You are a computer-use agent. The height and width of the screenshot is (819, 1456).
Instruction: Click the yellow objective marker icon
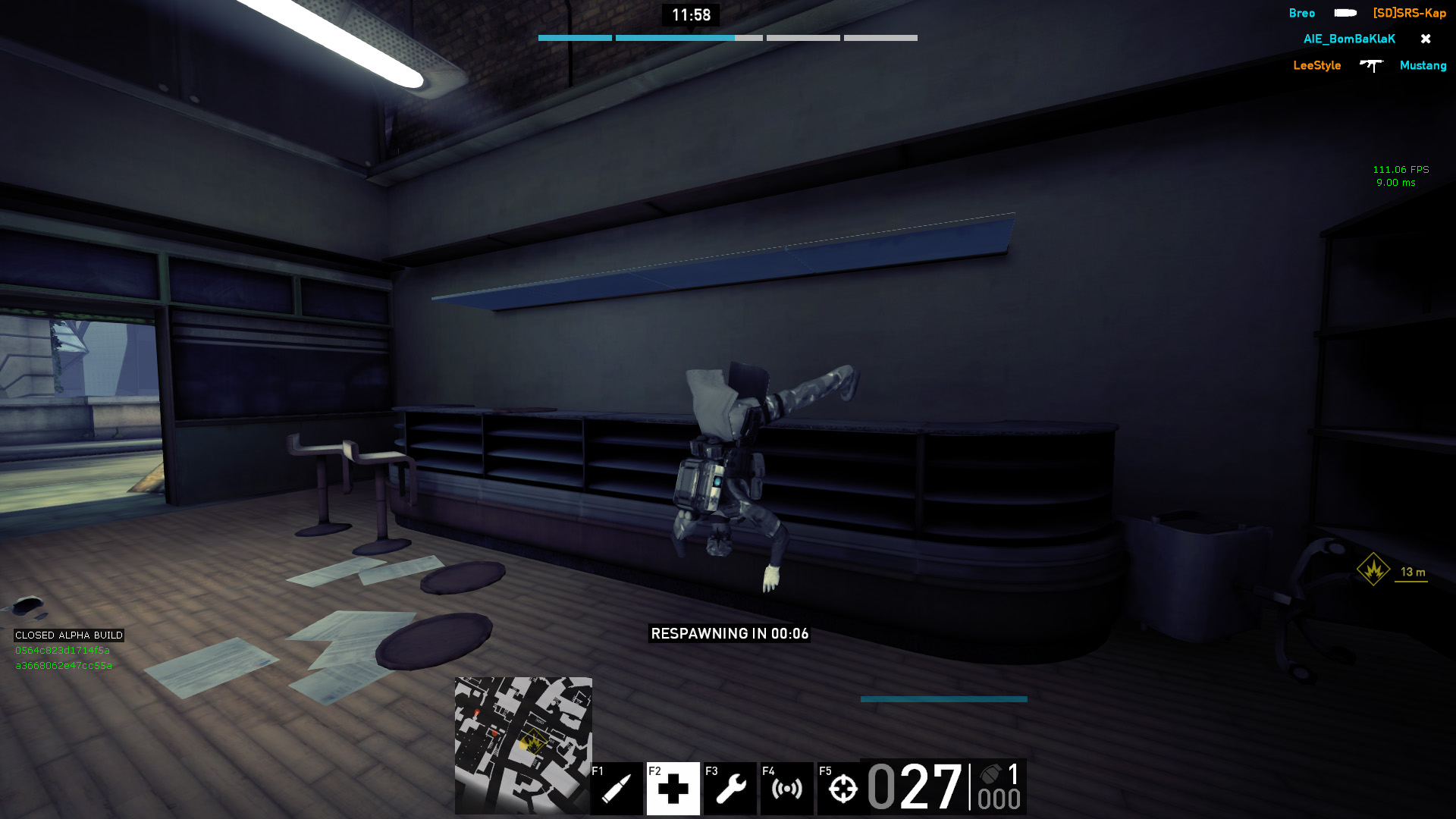[x=1373, y=570]
